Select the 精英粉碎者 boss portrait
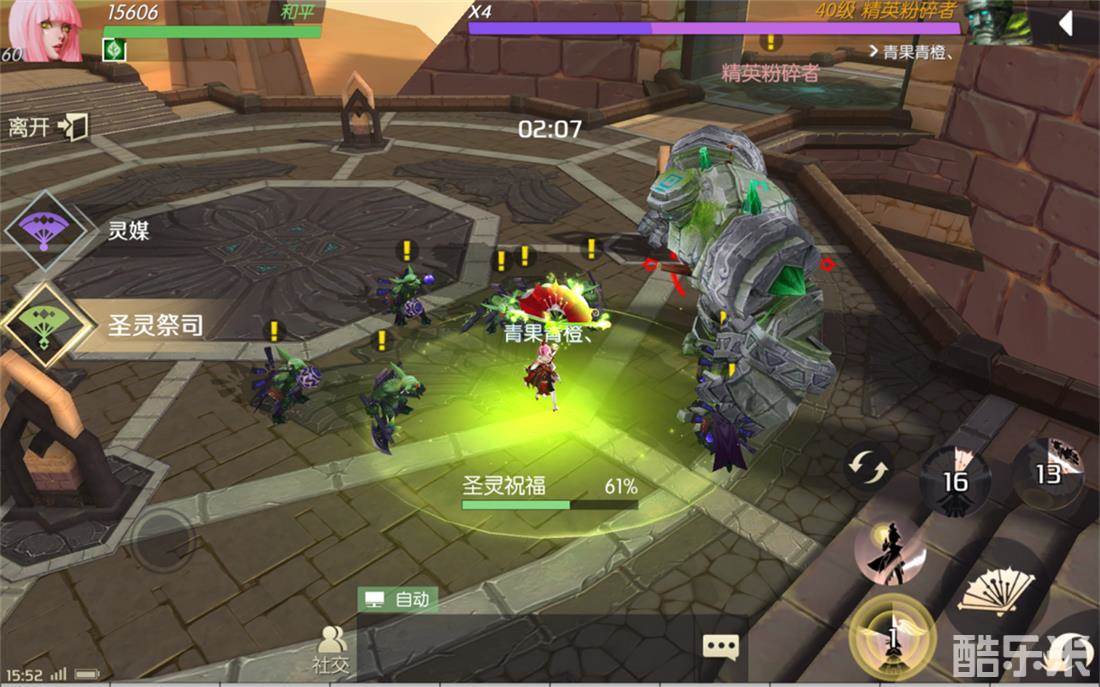1100x687 pixels. coord(1011,22)
